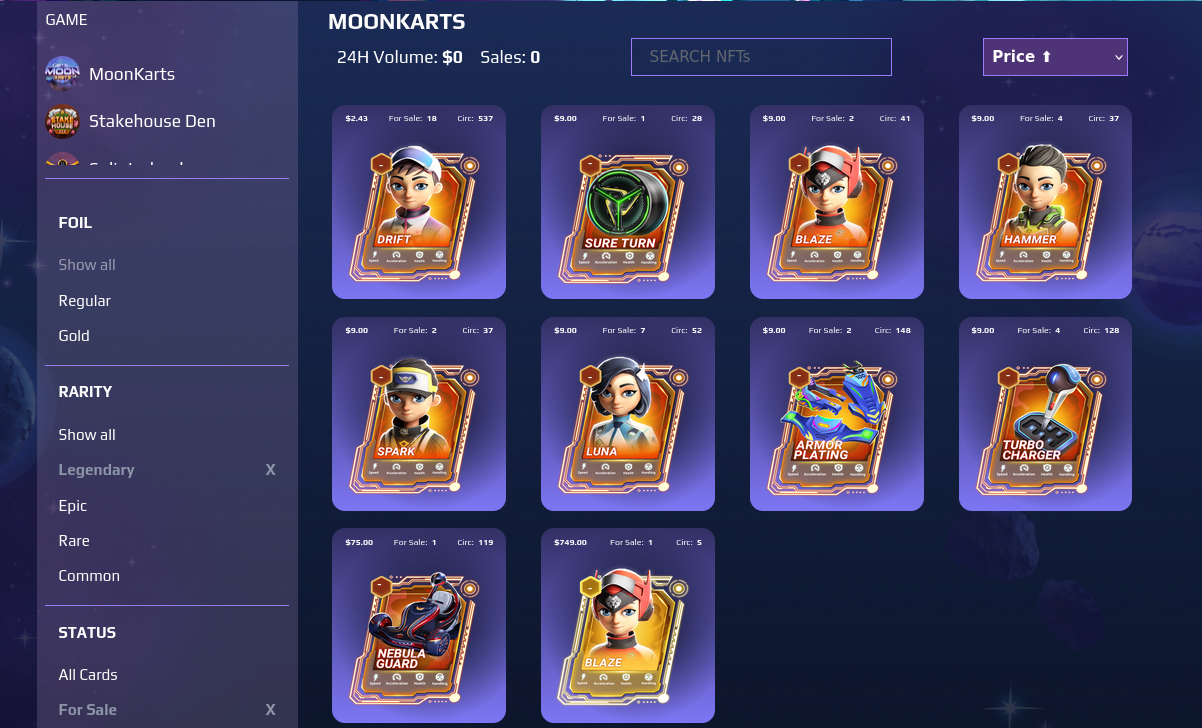Show all rarities in the Rarity filter
1202x728 pixels.
click(x=87, y=434)
